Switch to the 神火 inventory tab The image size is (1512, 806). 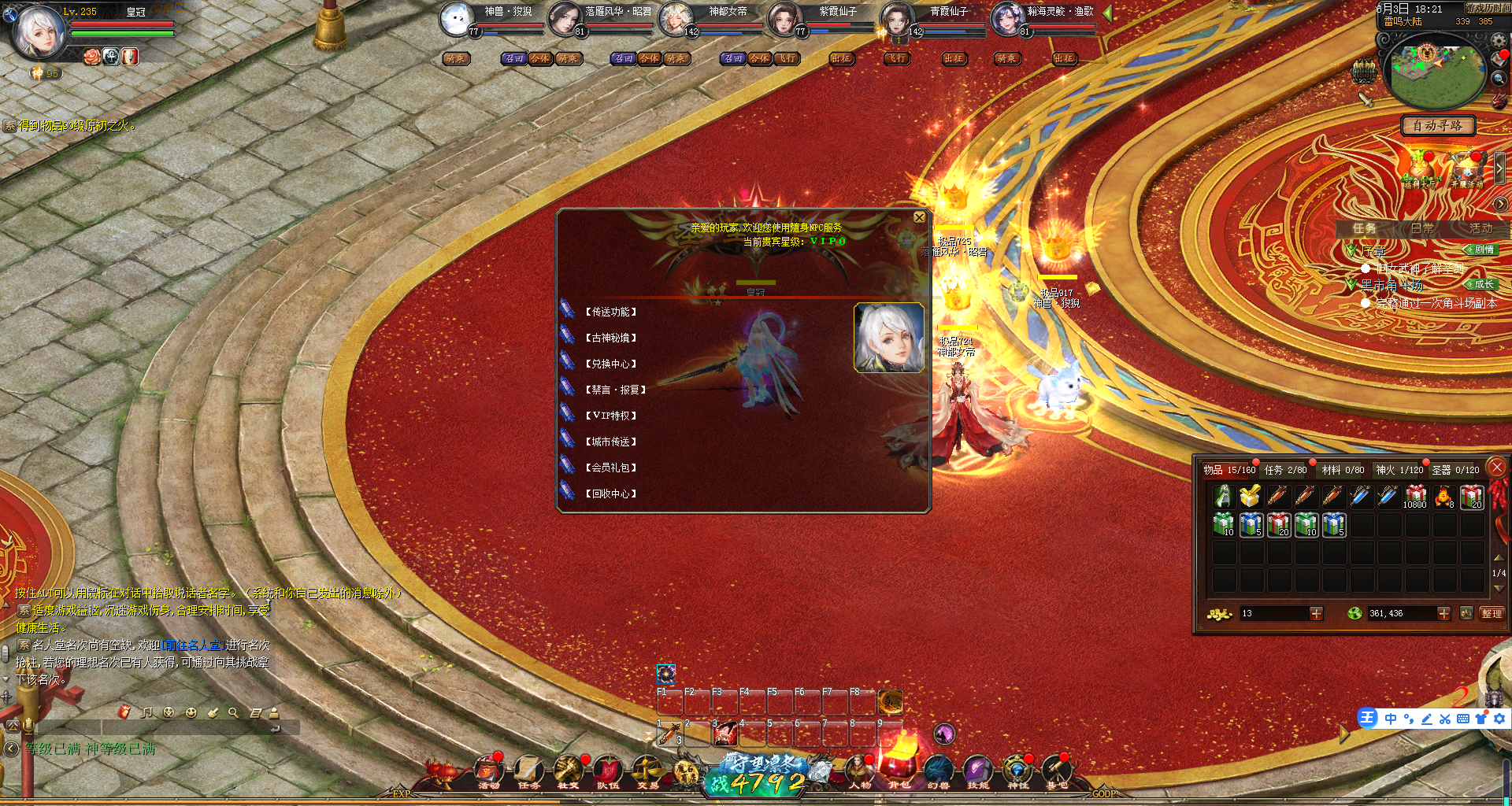(1399, 470)
